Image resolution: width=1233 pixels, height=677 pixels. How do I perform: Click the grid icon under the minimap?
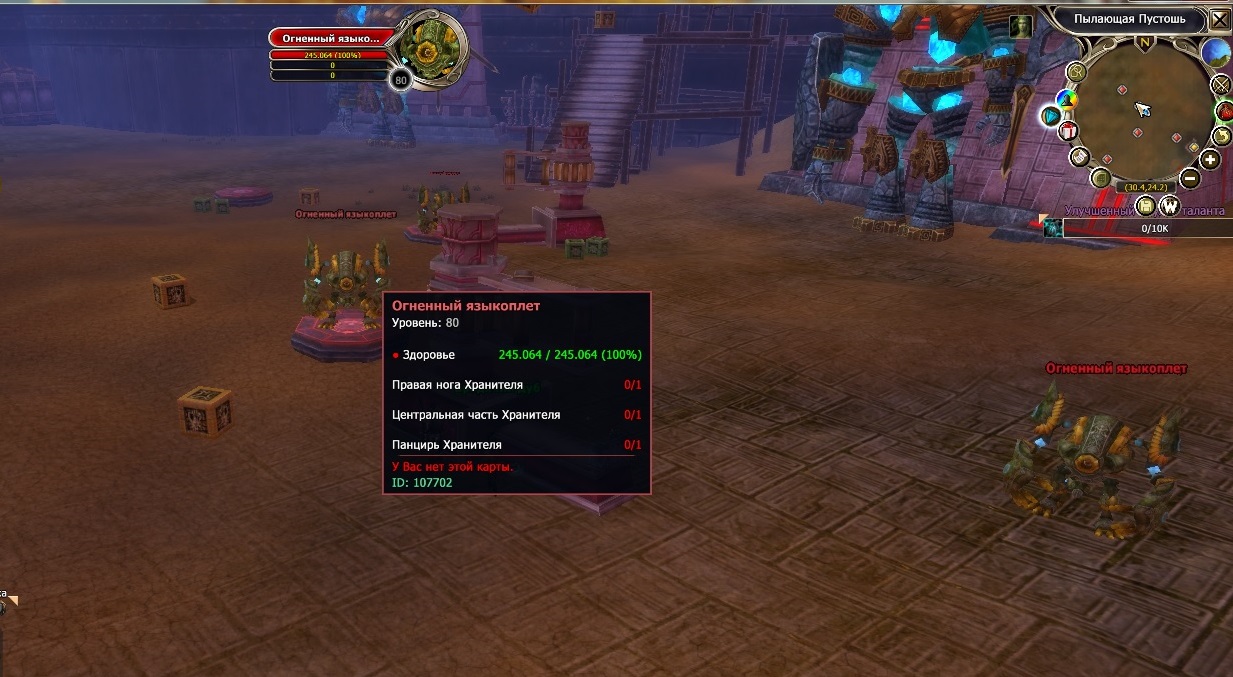(x=1100, y=179)
